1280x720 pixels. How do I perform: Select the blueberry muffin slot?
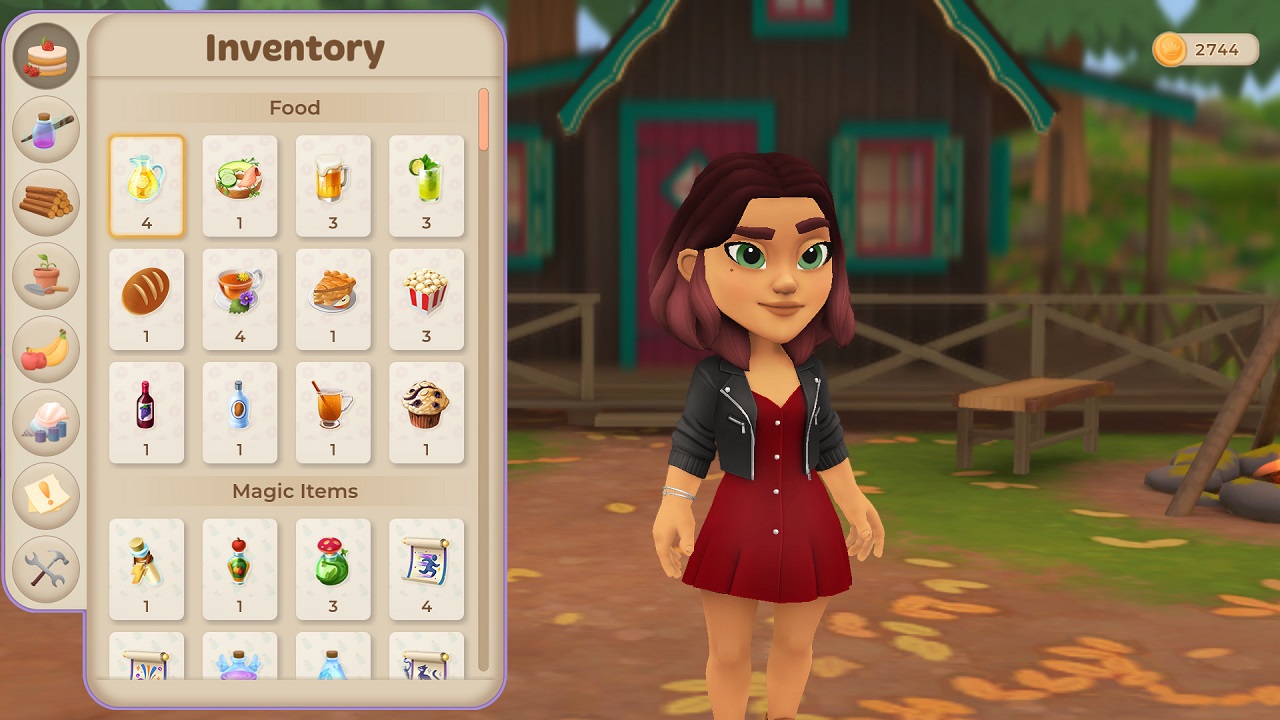click(426, 412)
